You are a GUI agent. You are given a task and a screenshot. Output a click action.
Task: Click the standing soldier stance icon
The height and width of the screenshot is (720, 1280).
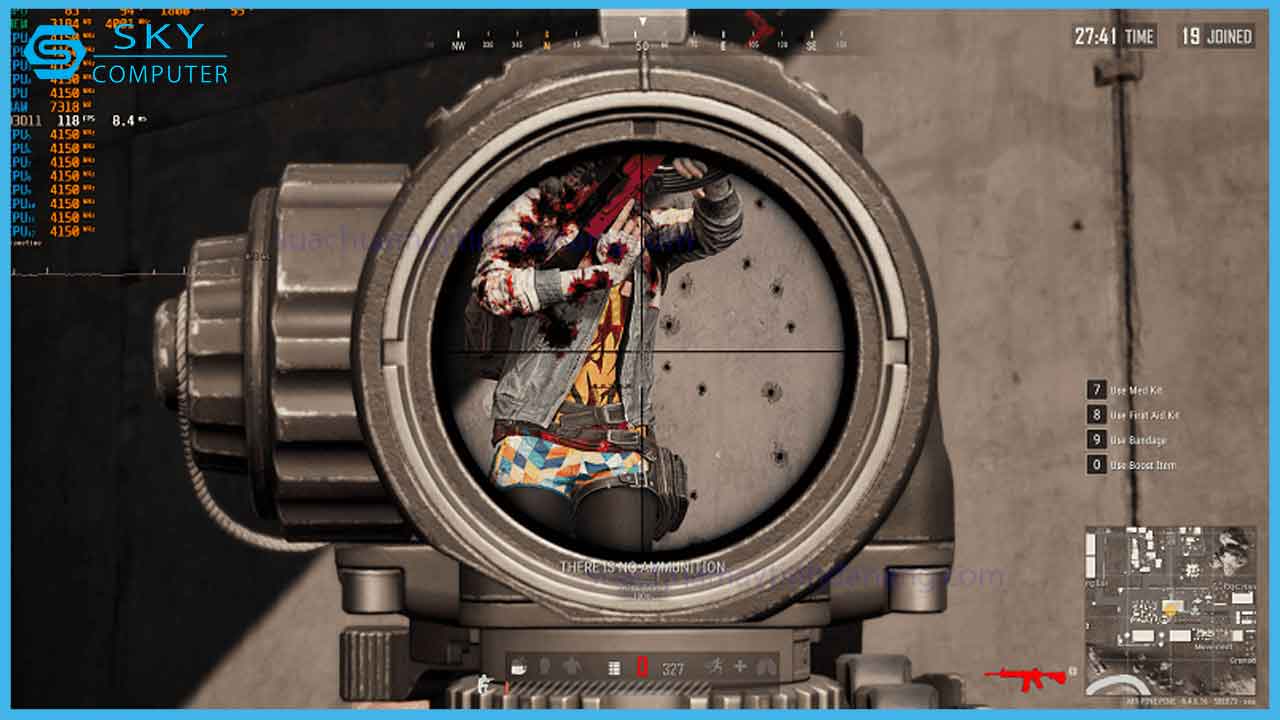click(x=486, y=685)
